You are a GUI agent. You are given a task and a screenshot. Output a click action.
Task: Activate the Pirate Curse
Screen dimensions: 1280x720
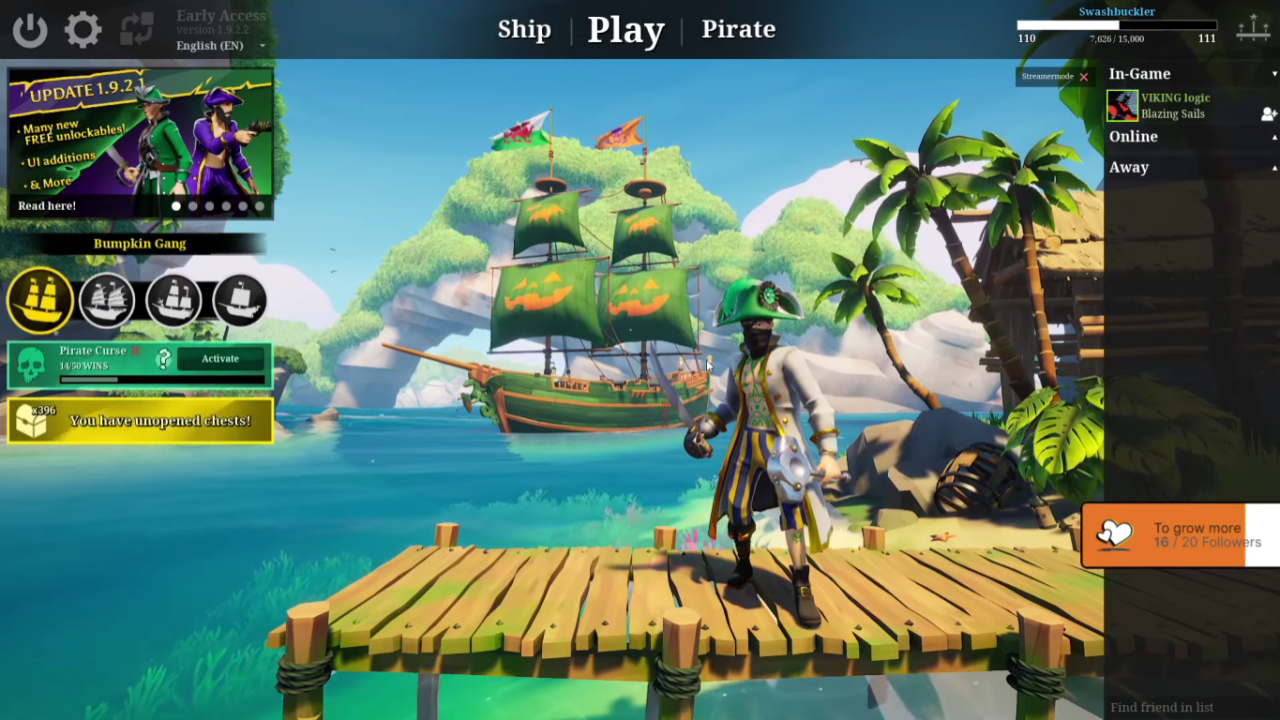219,358
